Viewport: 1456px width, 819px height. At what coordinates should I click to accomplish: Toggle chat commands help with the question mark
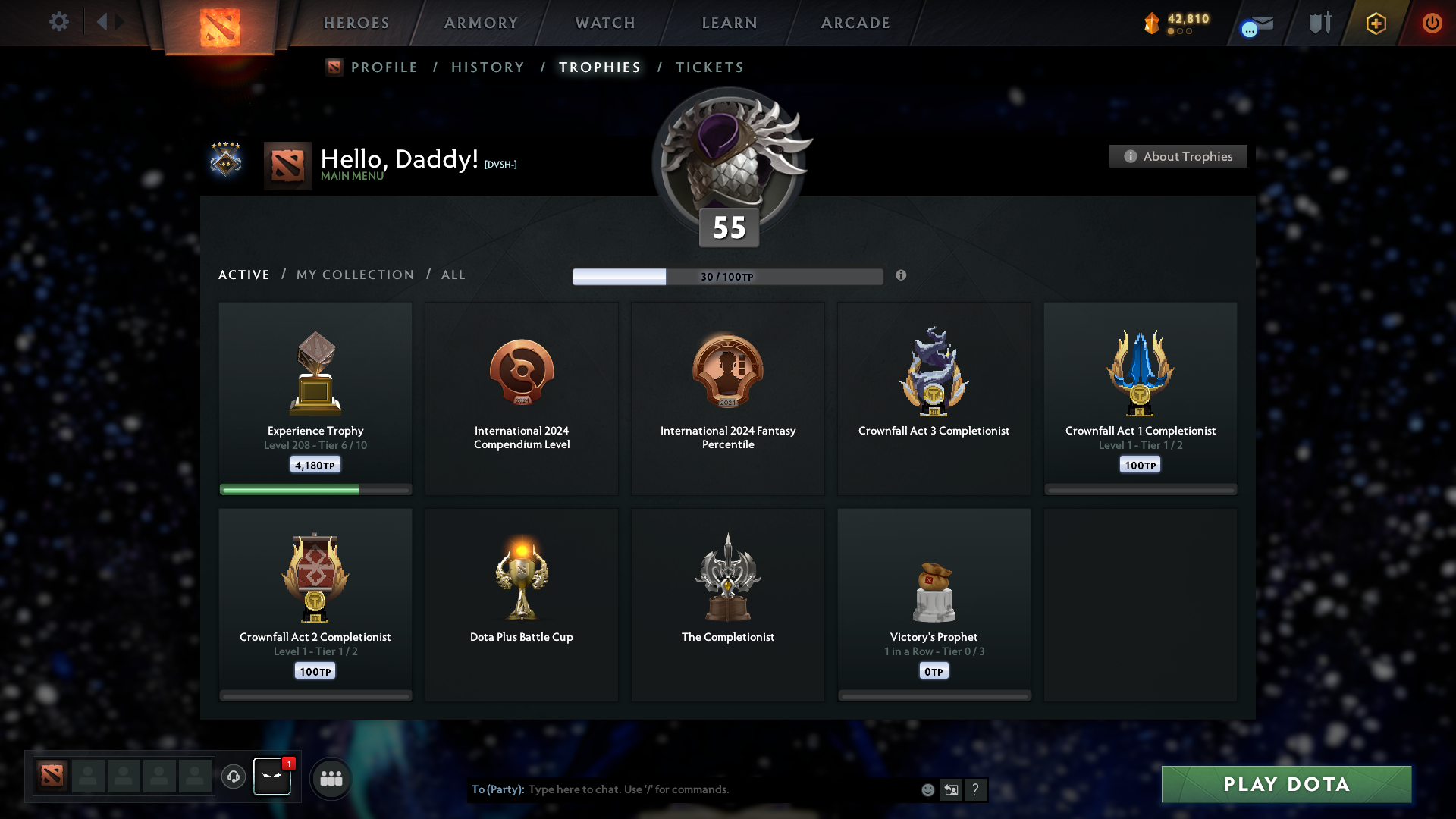[976, 789]
